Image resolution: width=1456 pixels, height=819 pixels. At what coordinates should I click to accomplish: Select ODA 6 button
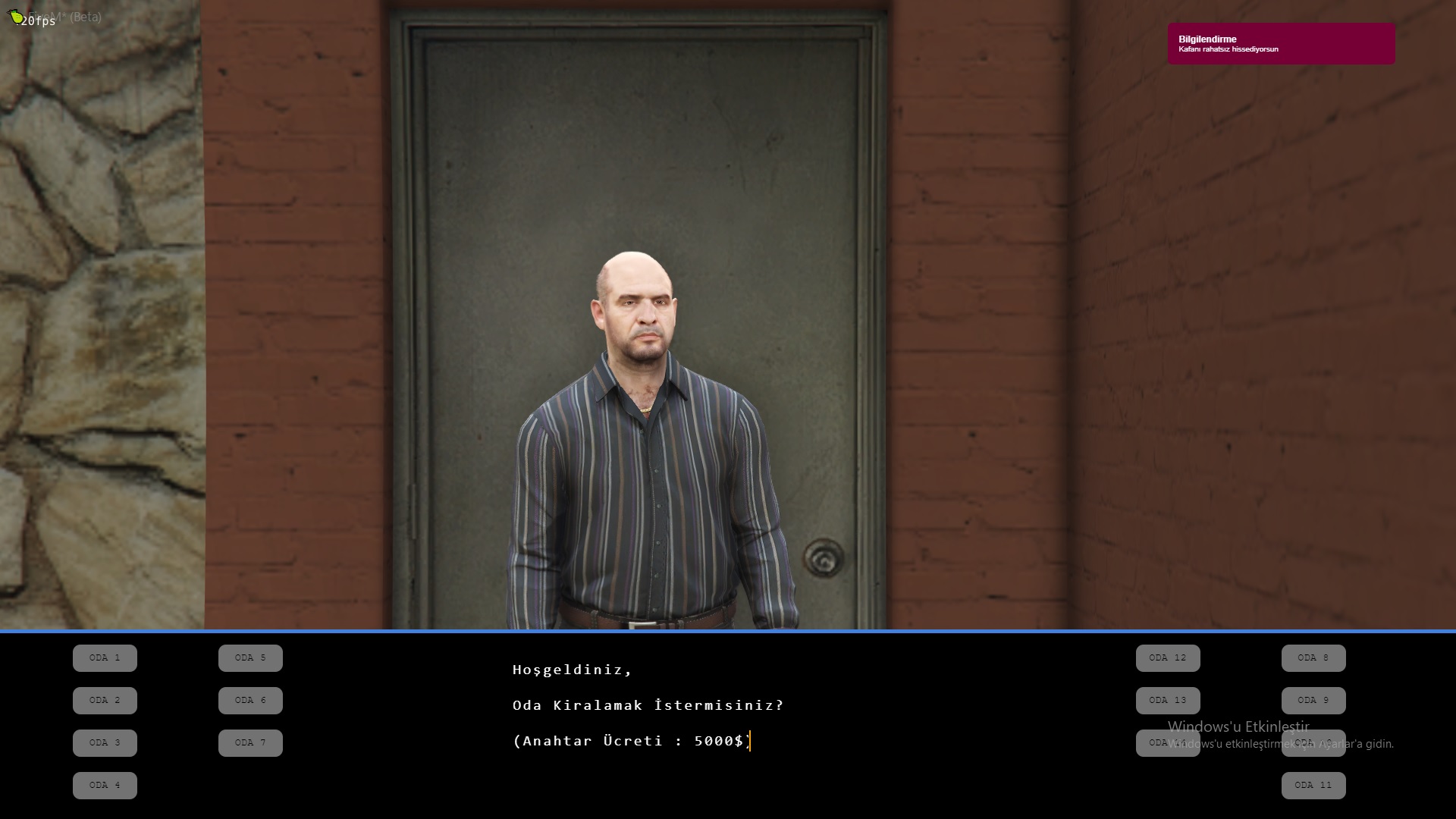250,700
